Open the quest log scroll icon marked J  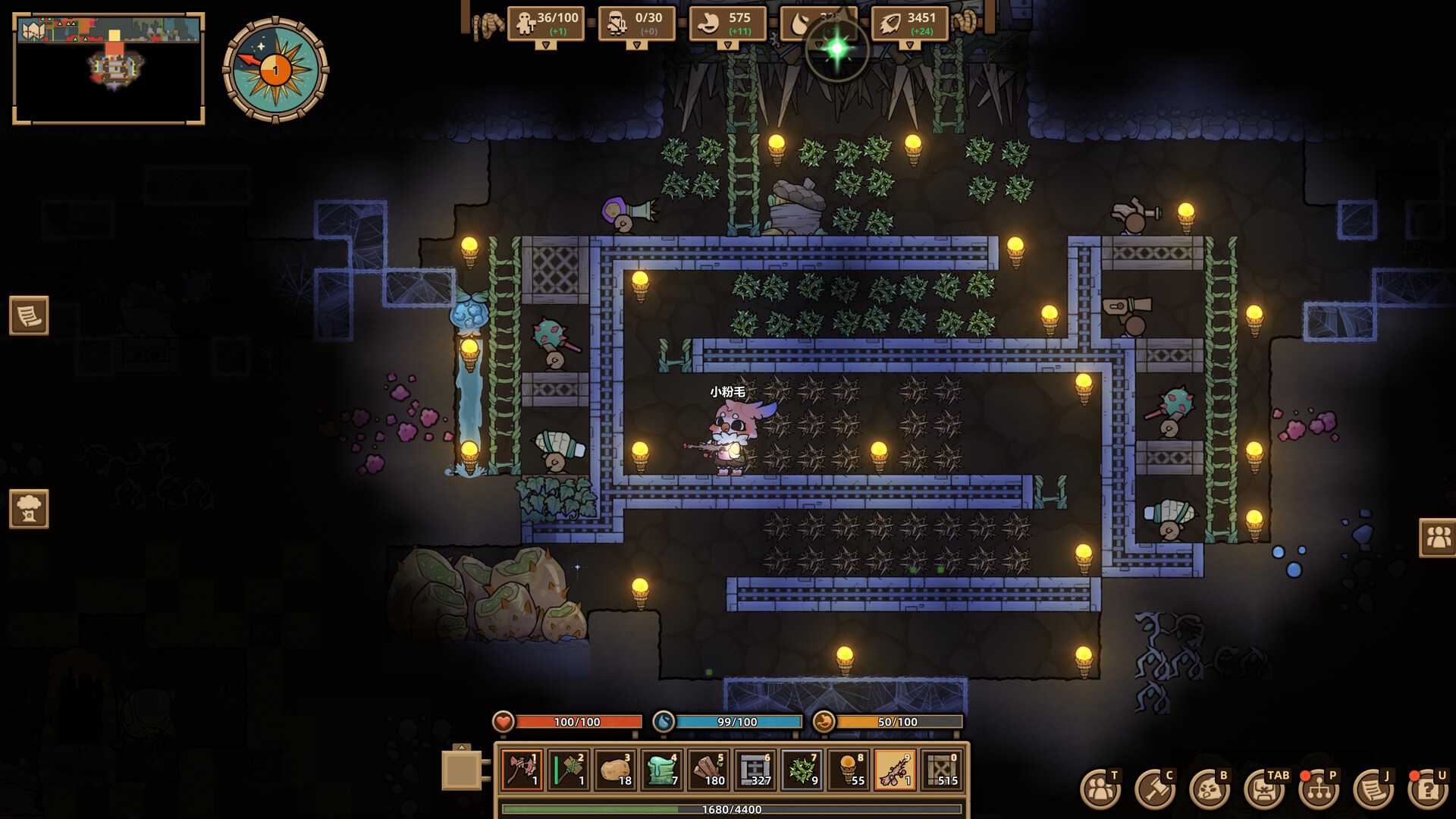1373,789
